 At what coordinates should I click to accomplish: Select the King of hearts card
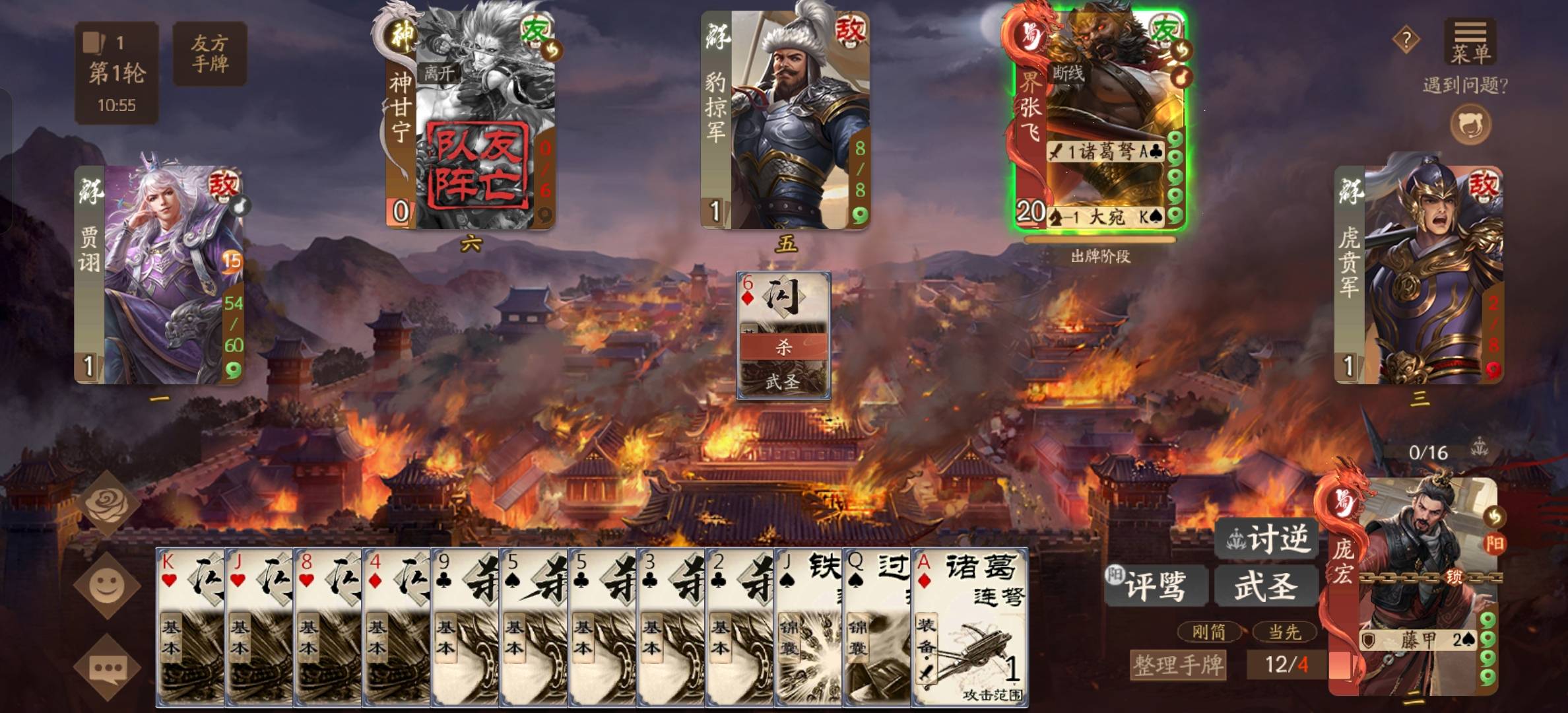[190, 627]
